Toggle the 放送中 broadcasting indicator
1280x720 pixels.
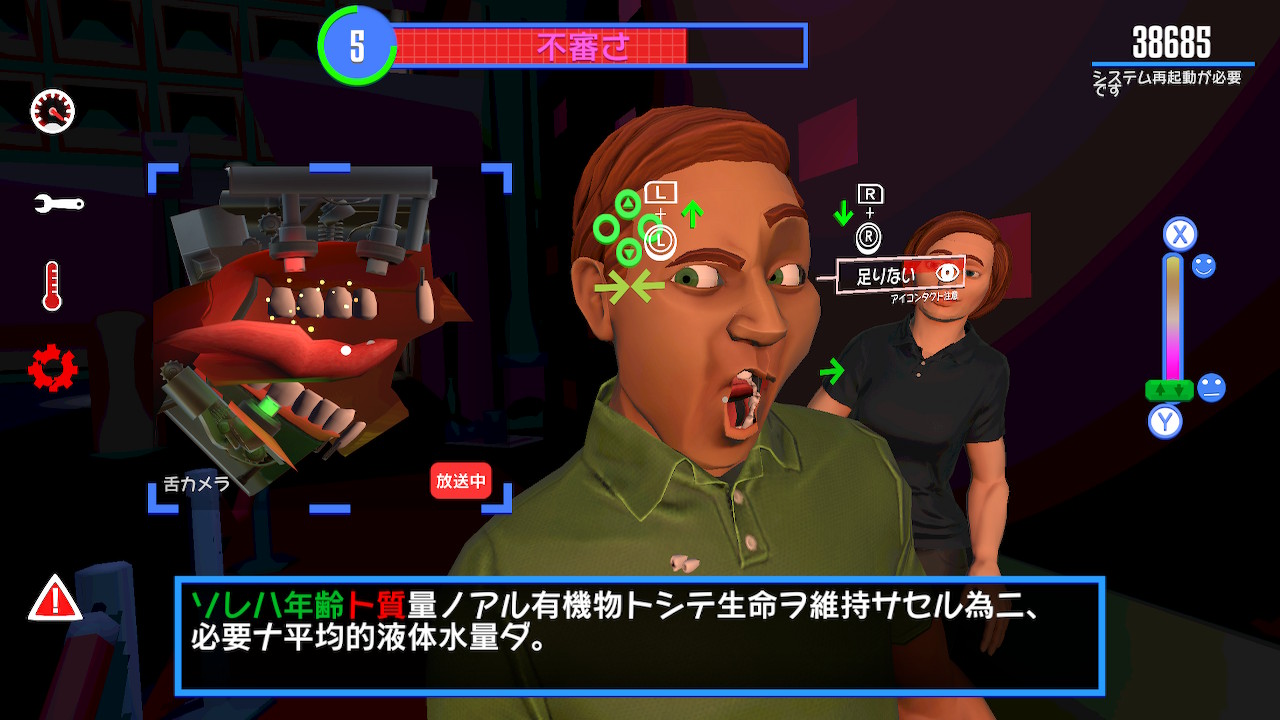[x=461, y=483]
